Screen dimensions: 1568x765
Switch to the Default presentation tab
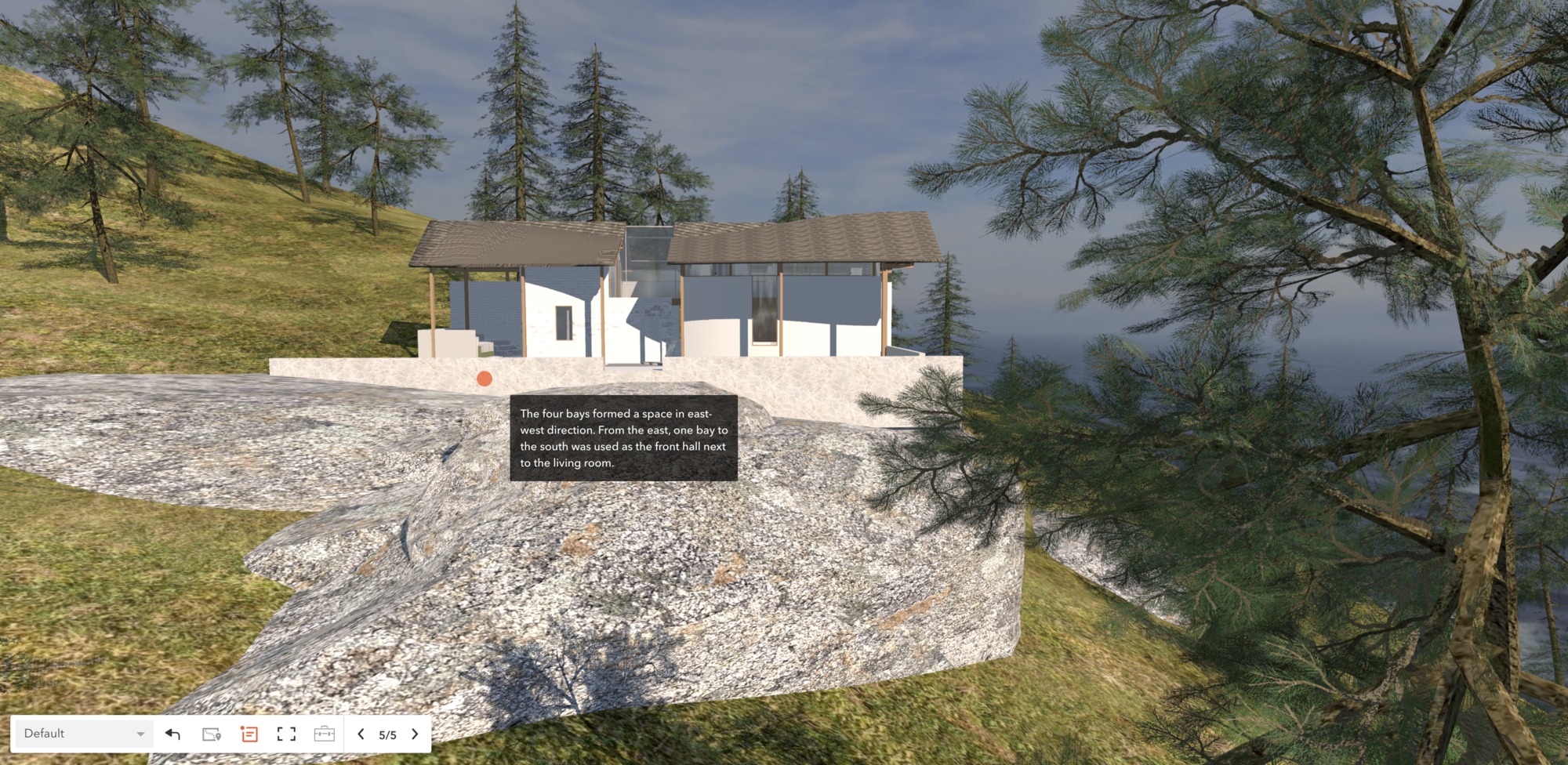click(78, 734)
